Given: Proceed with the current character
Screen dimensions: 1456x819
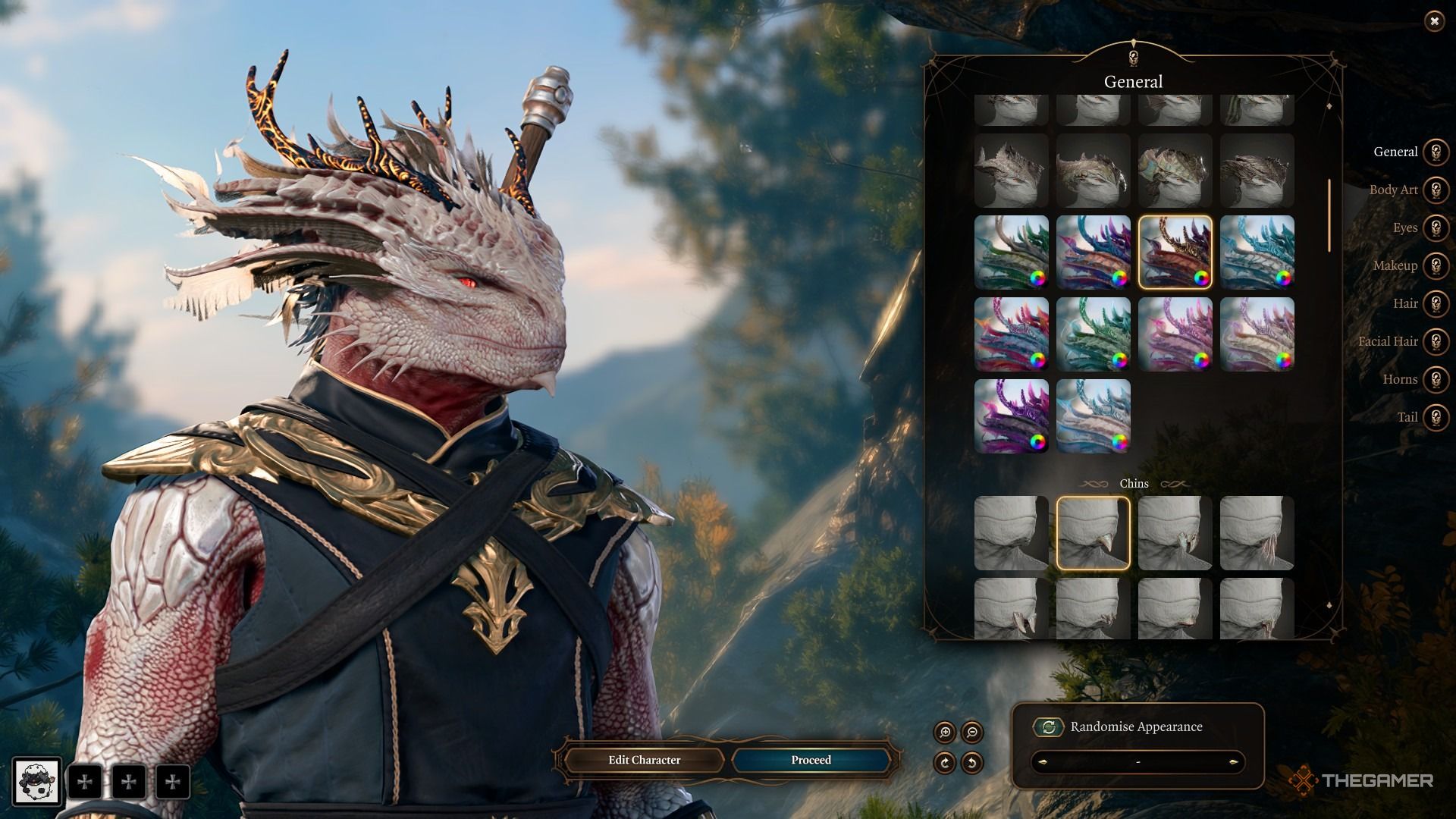Looking at the screenshot, I should [x=811, y=760].
